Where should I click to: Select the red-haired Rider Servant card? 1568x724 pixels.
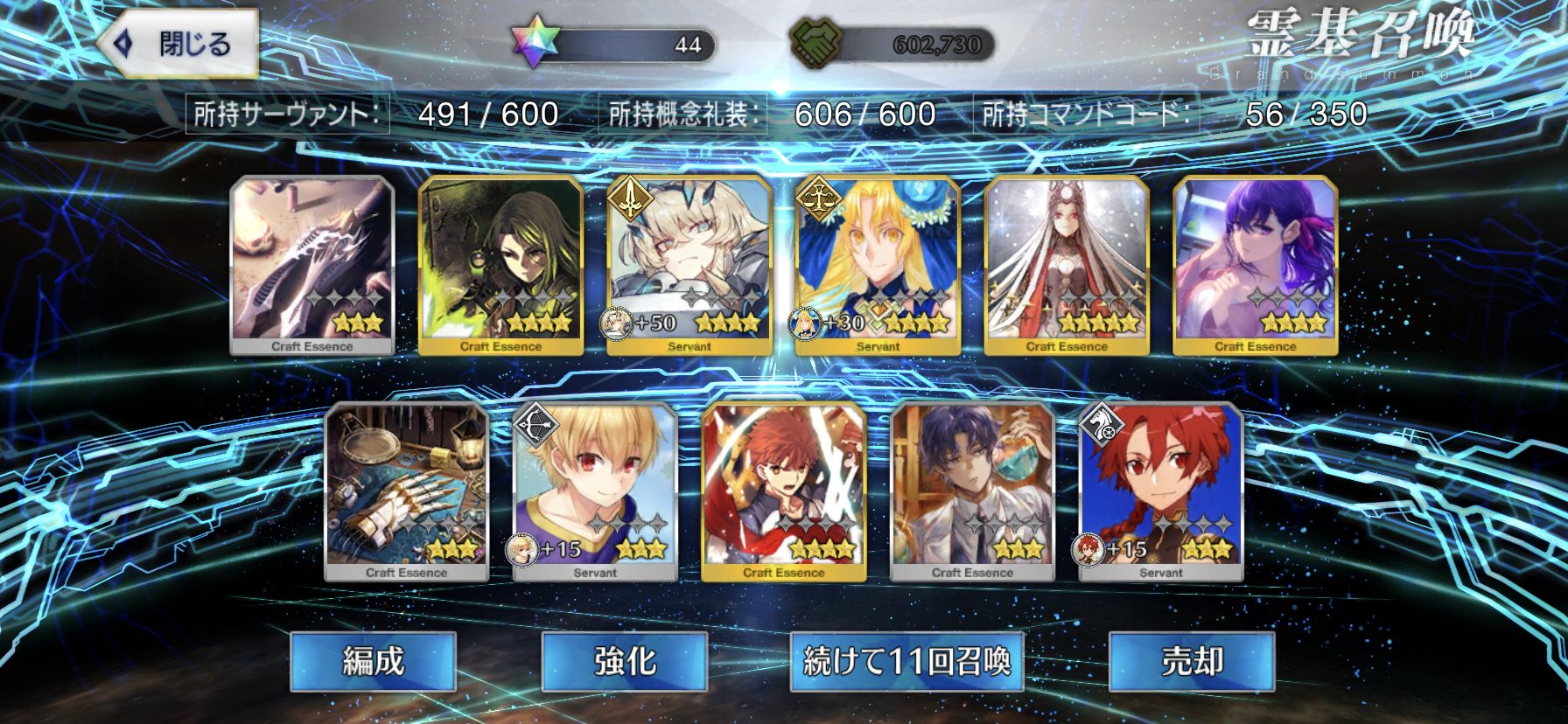click(x=1161, y=491)
